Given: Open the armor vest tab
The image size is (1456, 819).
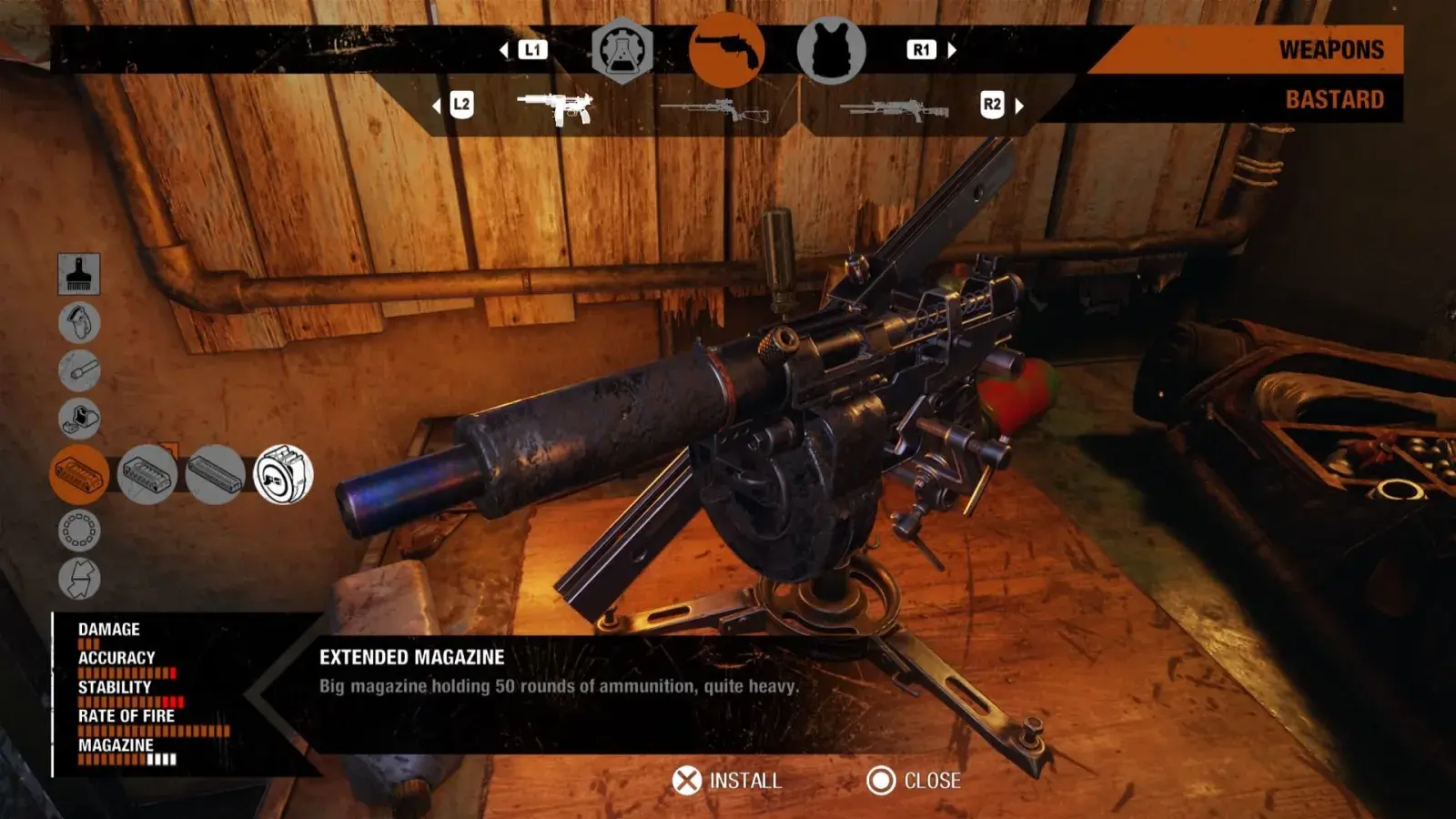Looking at the screenshot, I should (x=831, y=50).
